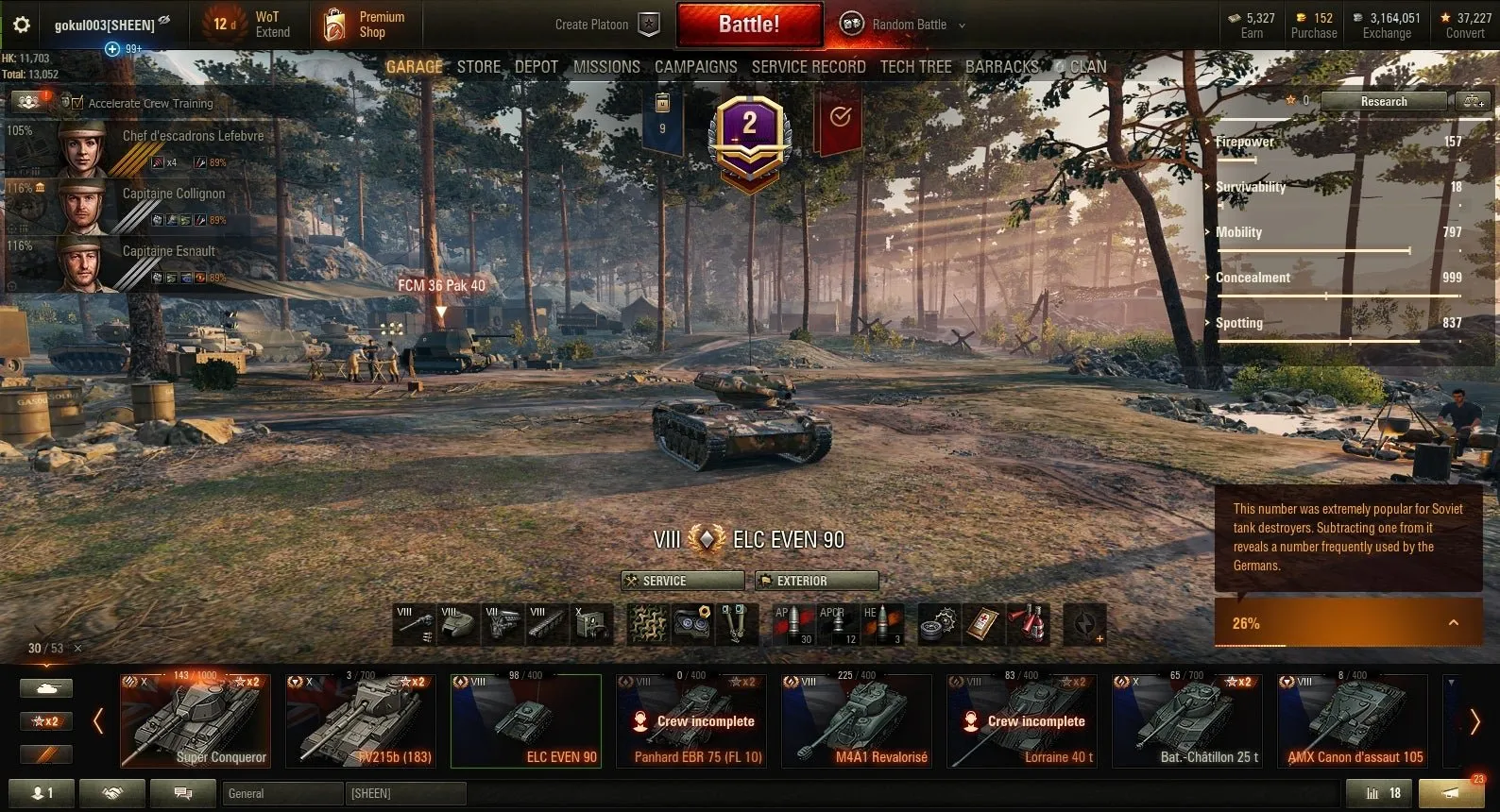Open the Exterior customization

coord(816,581)
